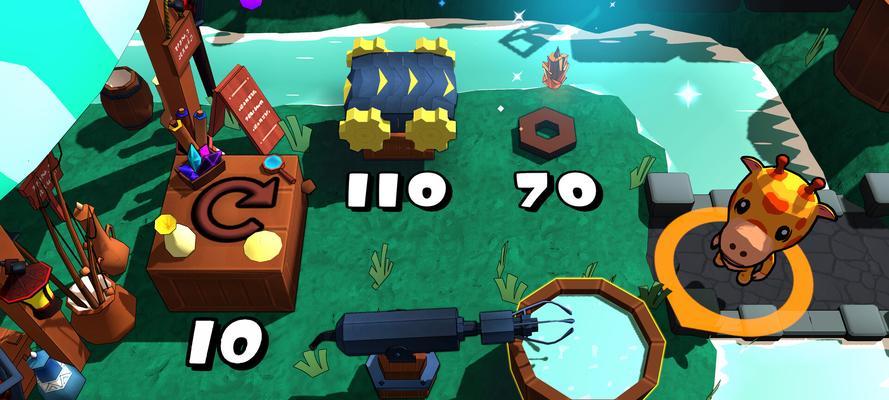Buy the hexagonal nut priced 70

547,131
